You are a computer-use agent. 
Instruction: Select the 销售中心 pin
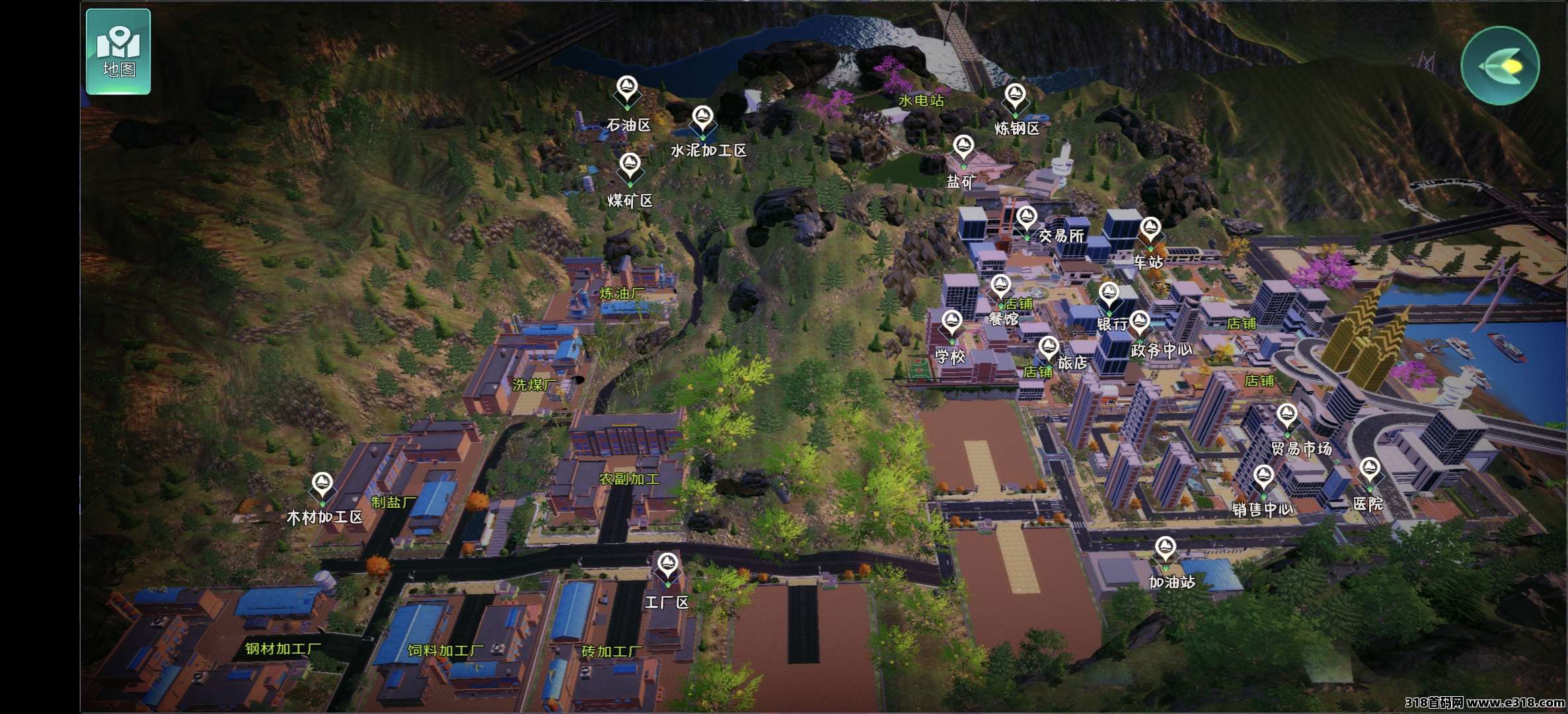(1263, 478)
